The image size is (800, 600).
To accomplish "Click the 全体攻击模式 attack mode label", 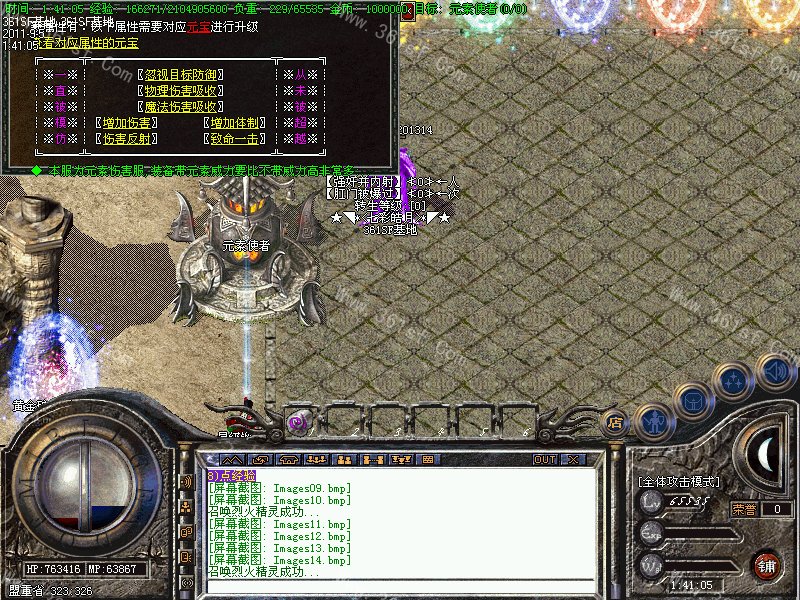I will pos(678,481).
